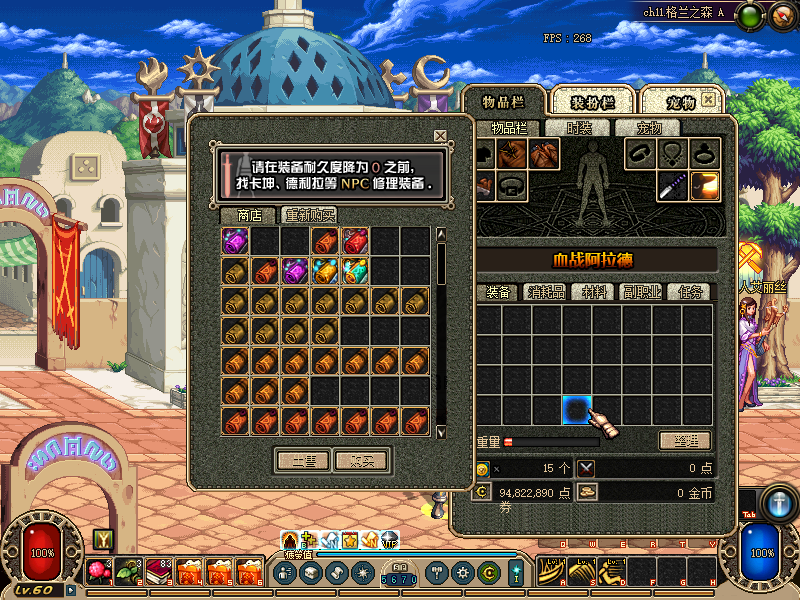
Task: Click the 出售 (sell) button
Action: pyautogui.click(x=303, y=461)
